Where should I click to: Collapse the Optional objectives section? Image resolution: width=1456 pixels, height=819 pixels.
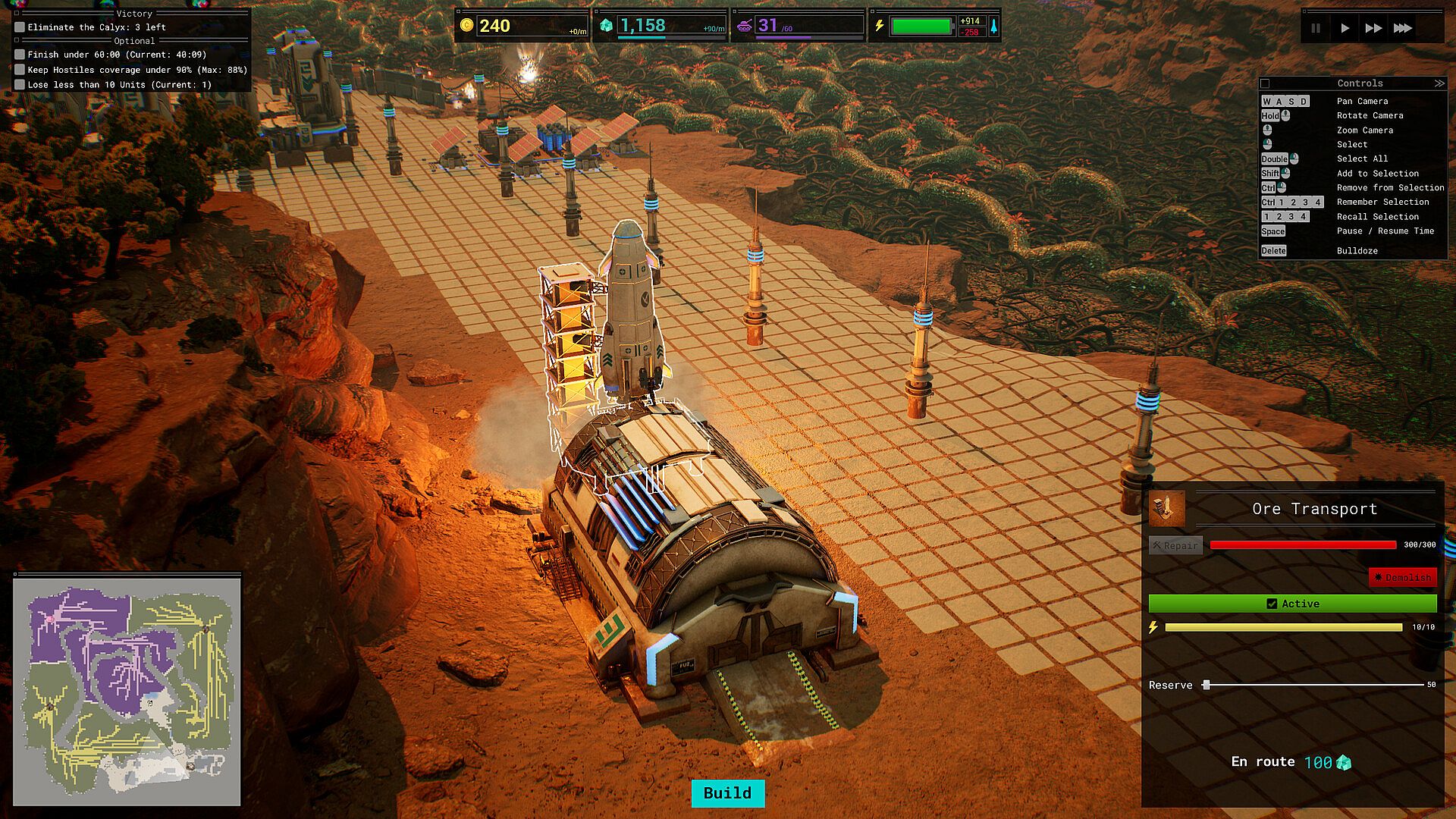(x=17, y=41)
